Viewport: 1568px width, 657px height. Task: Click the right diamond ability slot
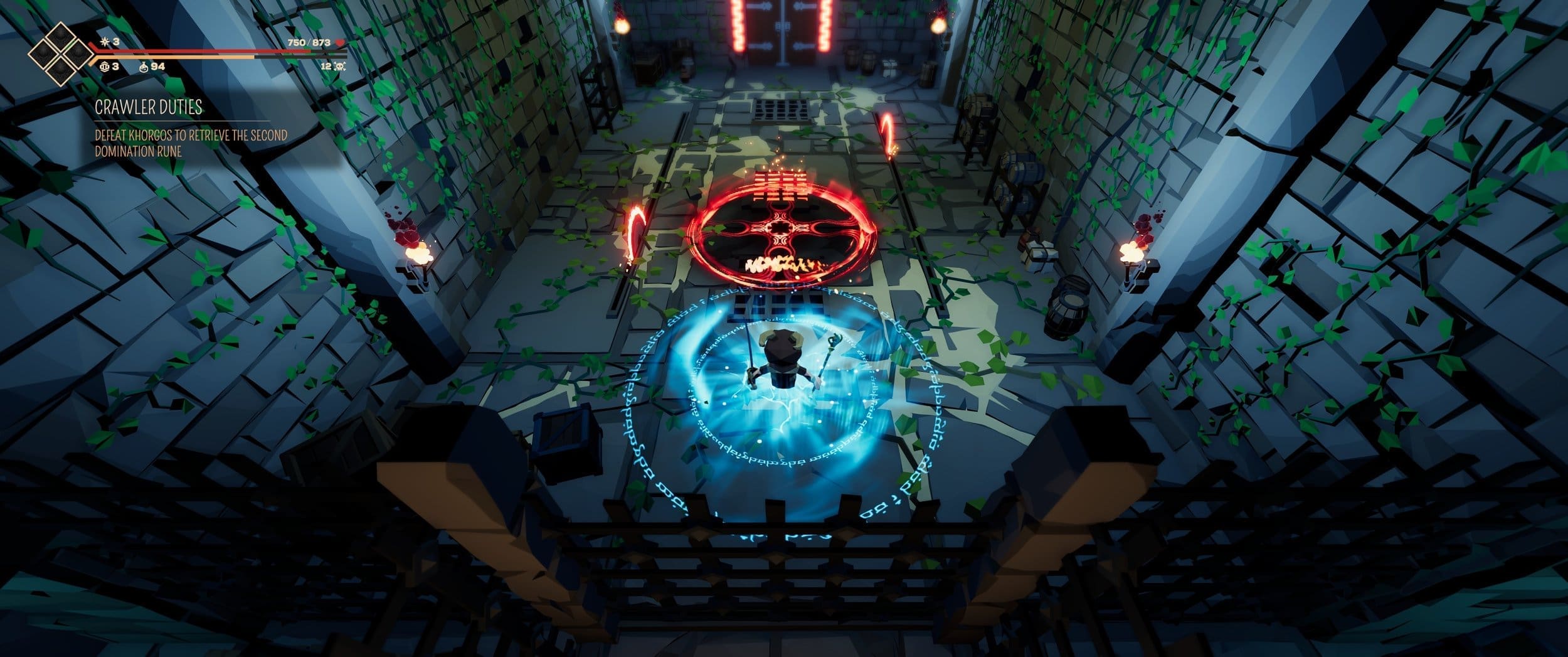(78, 54)
